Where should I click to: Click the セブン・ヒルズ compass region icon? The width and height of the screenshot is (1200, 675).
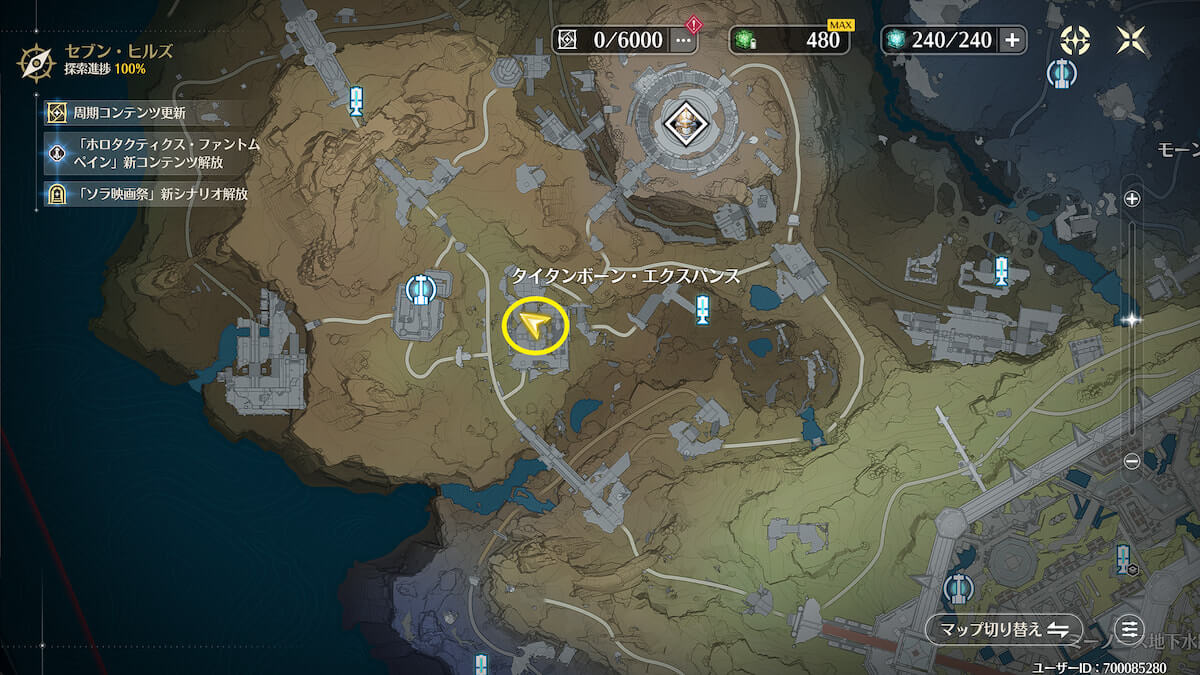pos(35,62)
